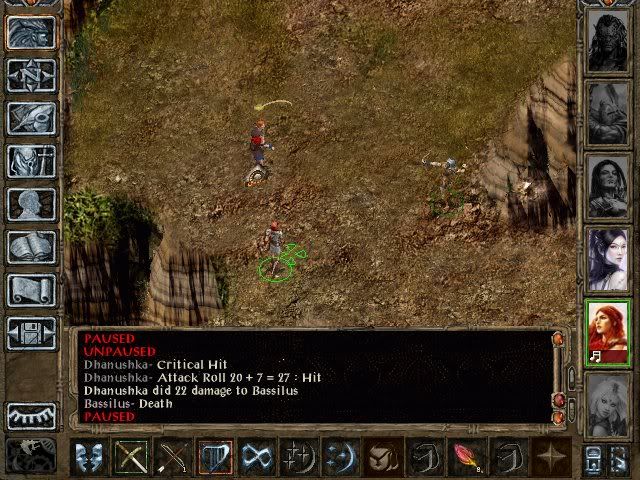Select the grey blonde woman's portrait
Image resolution: width=640 pixels, height=480 pixels.
(x=607, y=403)
